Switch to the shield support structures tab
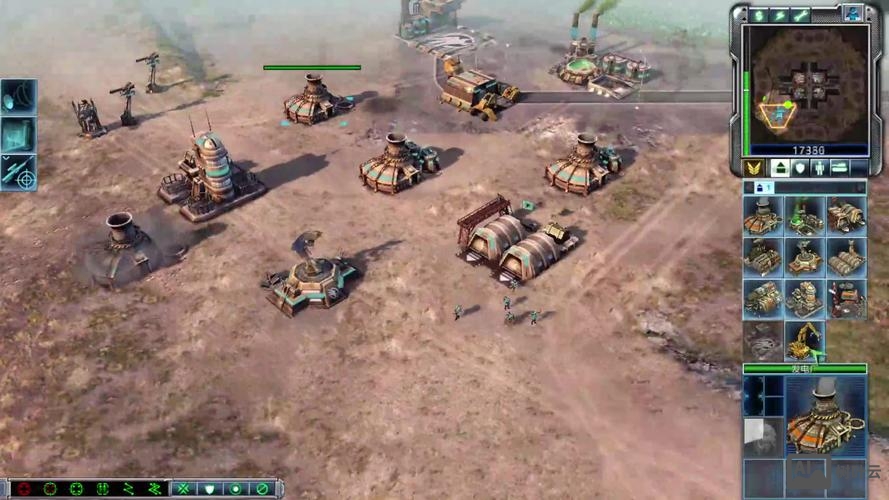 coord(798,168)
